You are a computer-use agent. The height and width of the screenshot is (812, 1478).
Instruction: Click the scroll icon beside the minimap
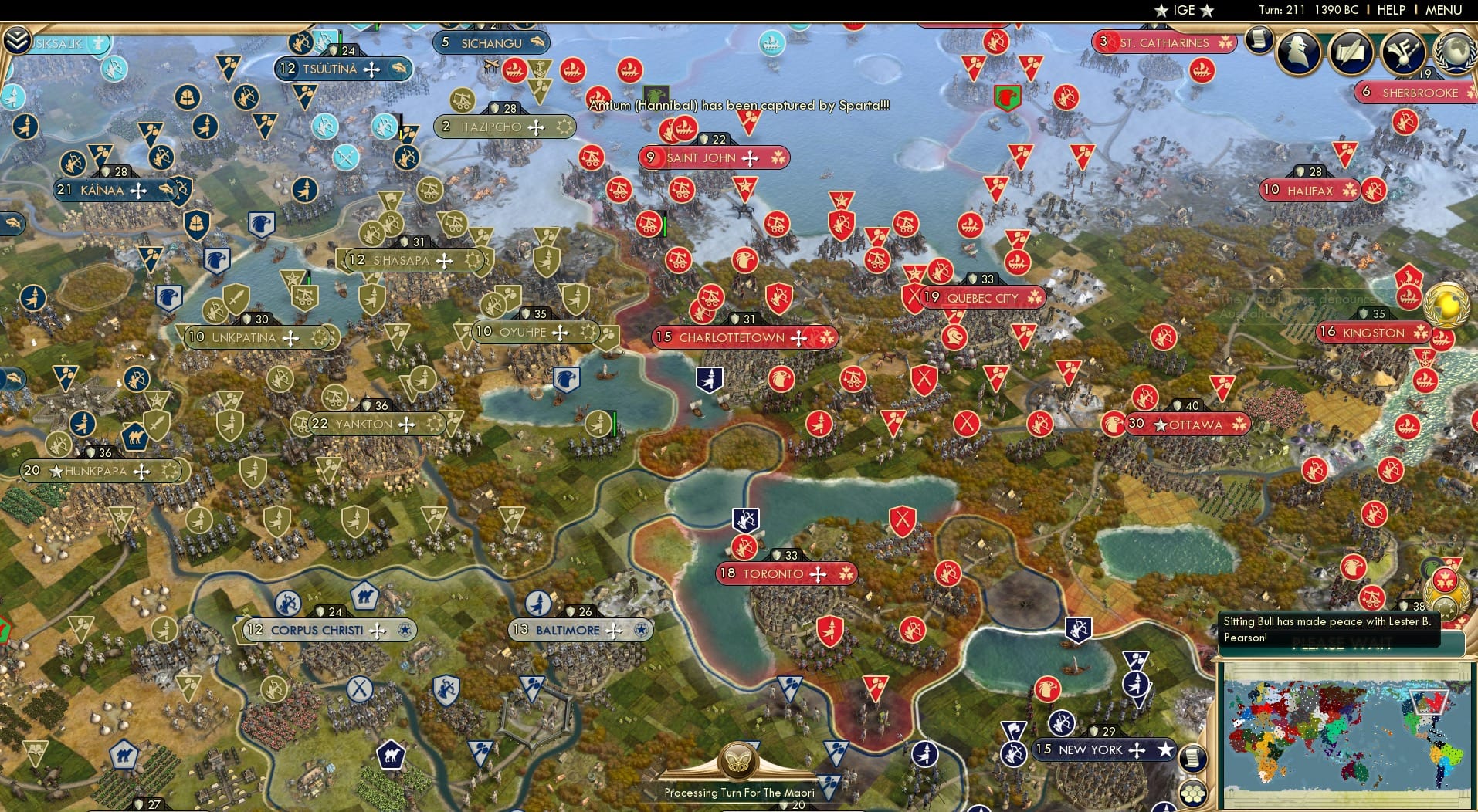[1192, 756]
